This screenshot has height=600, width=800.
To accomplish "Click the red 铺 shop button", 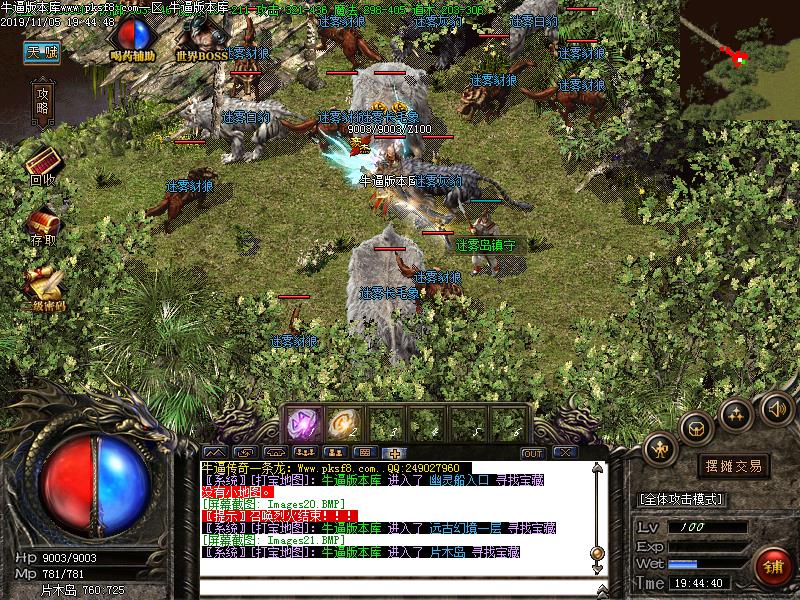I will [x=771, y=565].
